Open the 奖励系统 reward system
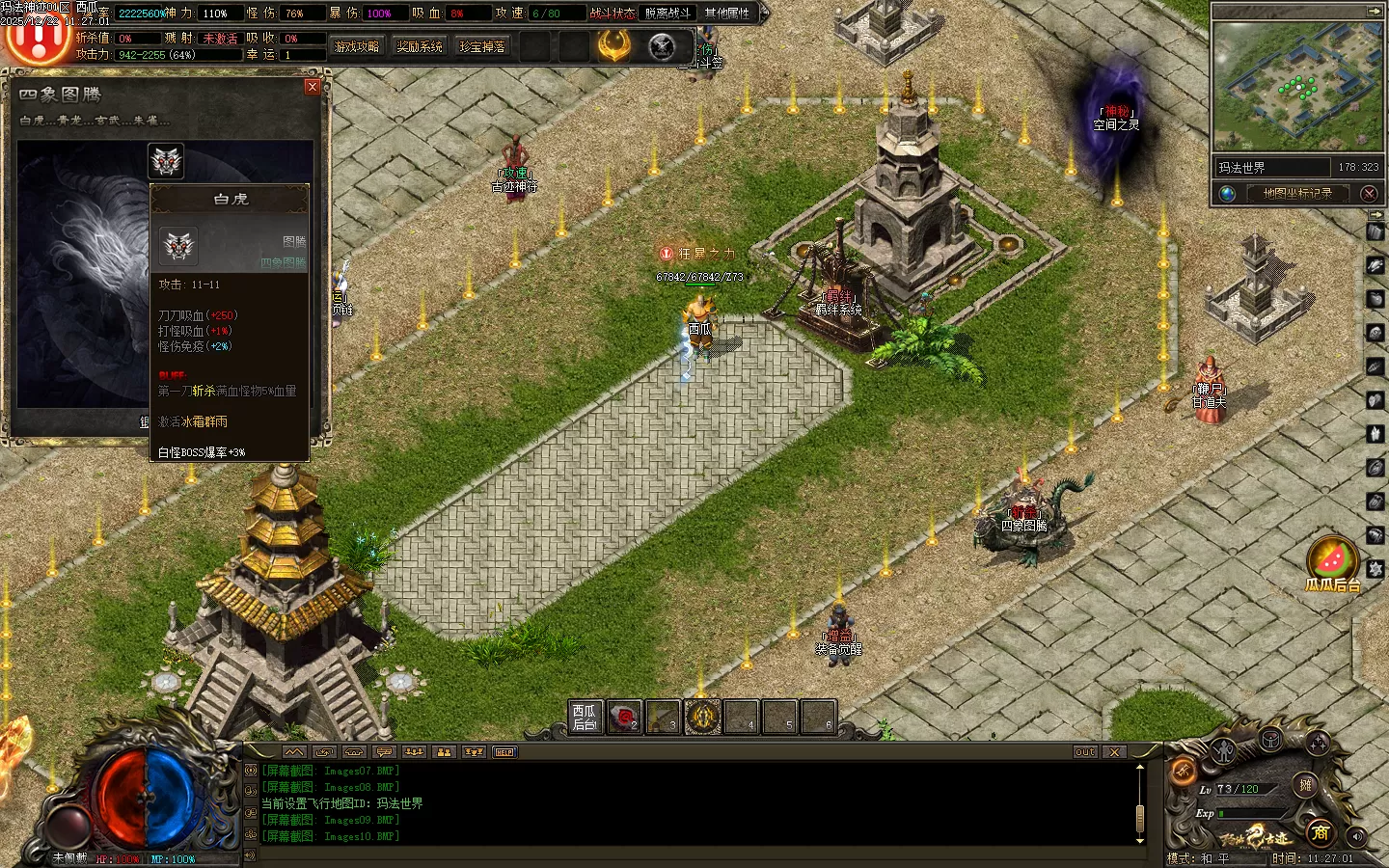Screen dimensions: 1389x868 tap(420, 46)
